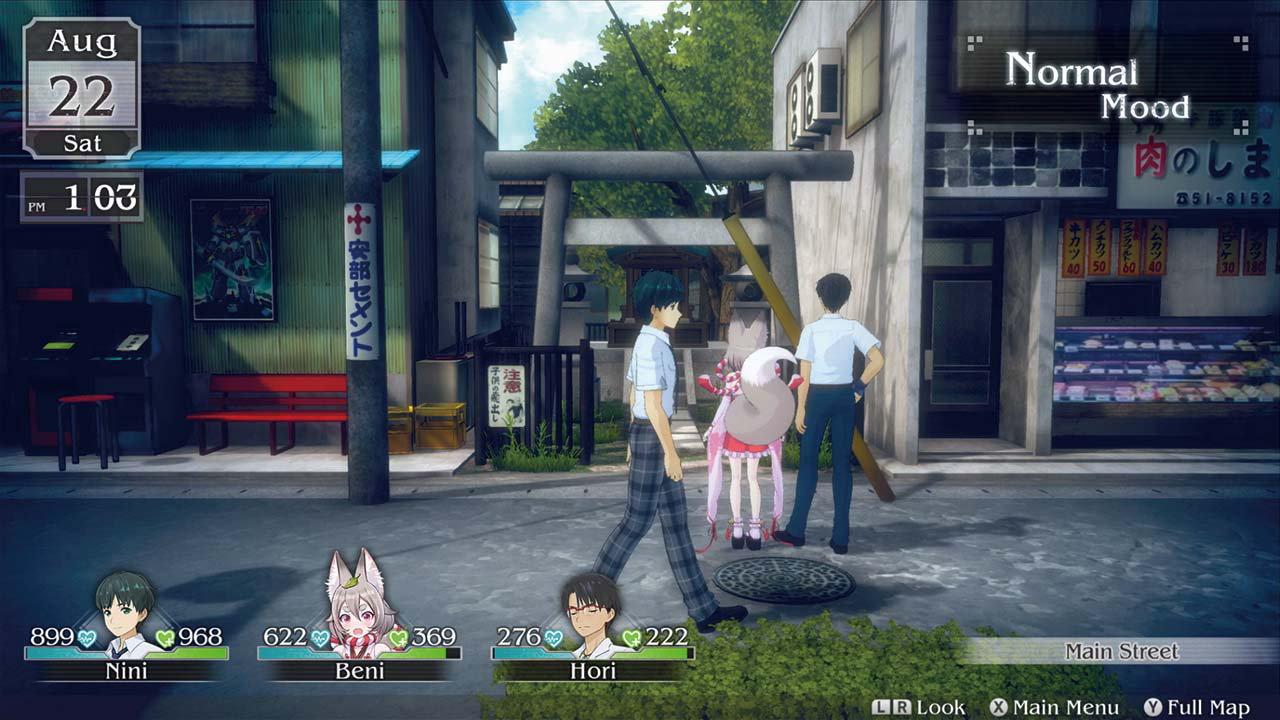The height and width of the screenshot is (720, 1280).
Task: Click the blue heart stamina icon beside Hori
Action: pyautogui.click(x=552, y=637)
